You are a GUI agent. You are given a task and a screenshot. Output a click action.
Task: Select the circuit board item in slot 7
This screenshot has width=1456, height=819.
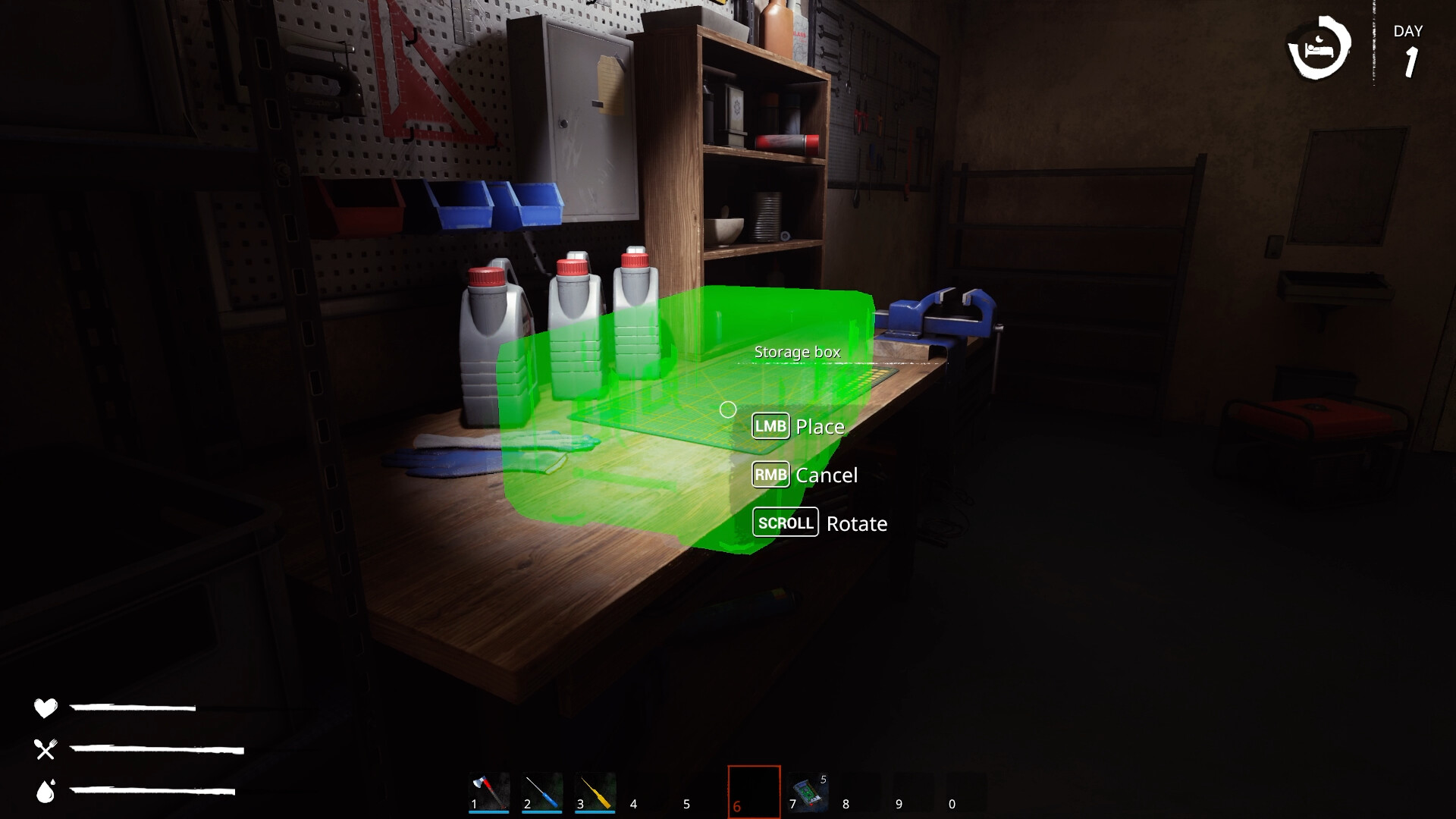coord(808,789)
